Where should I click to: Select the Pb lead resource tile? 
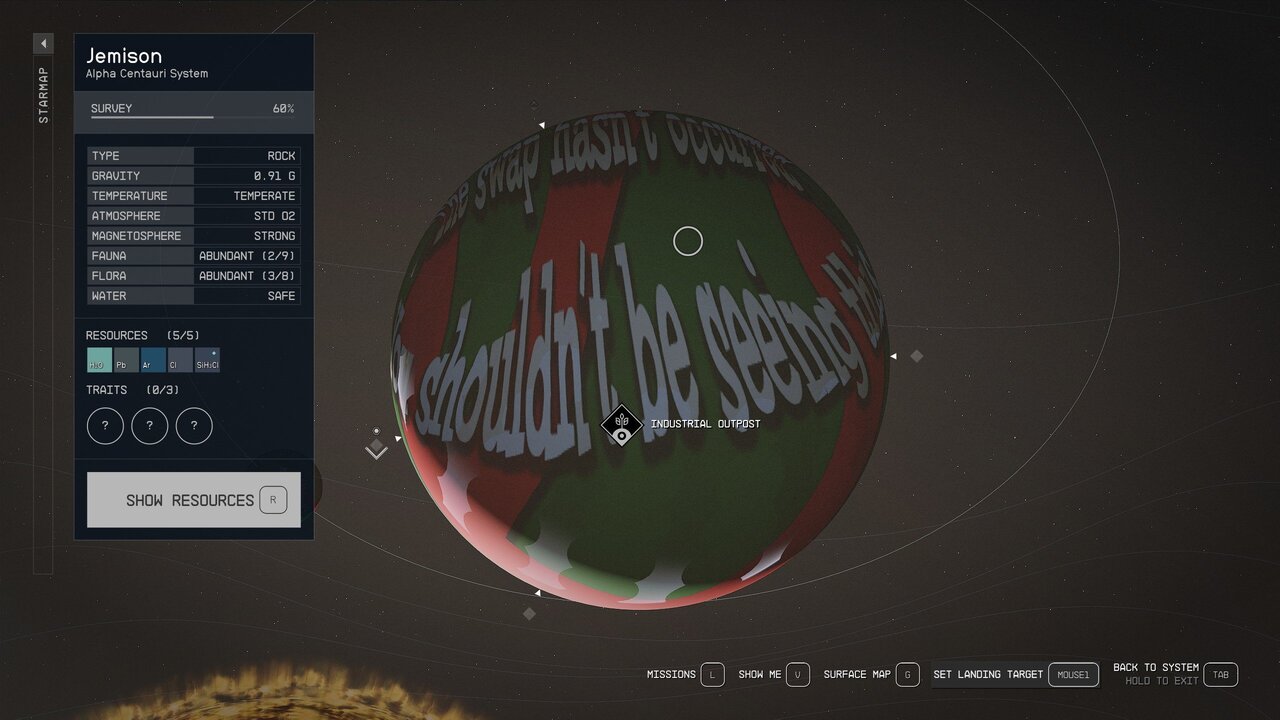pyautogui.click(x=126, y=360)
